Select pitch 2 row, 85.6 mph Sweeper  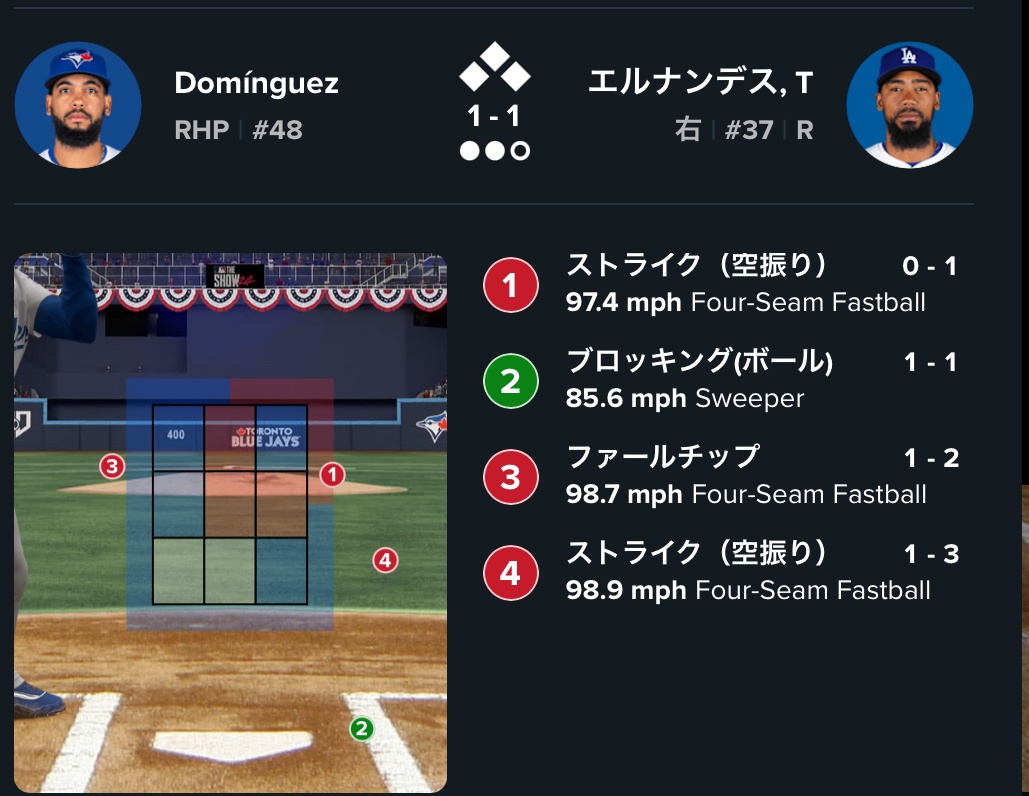(x=720, y=381)
